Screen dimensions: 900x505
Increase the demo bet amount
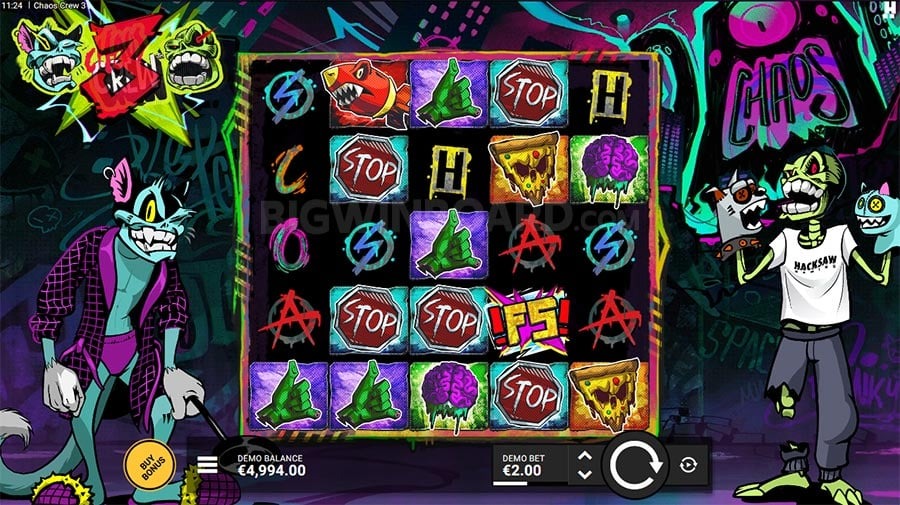[585, 456]
